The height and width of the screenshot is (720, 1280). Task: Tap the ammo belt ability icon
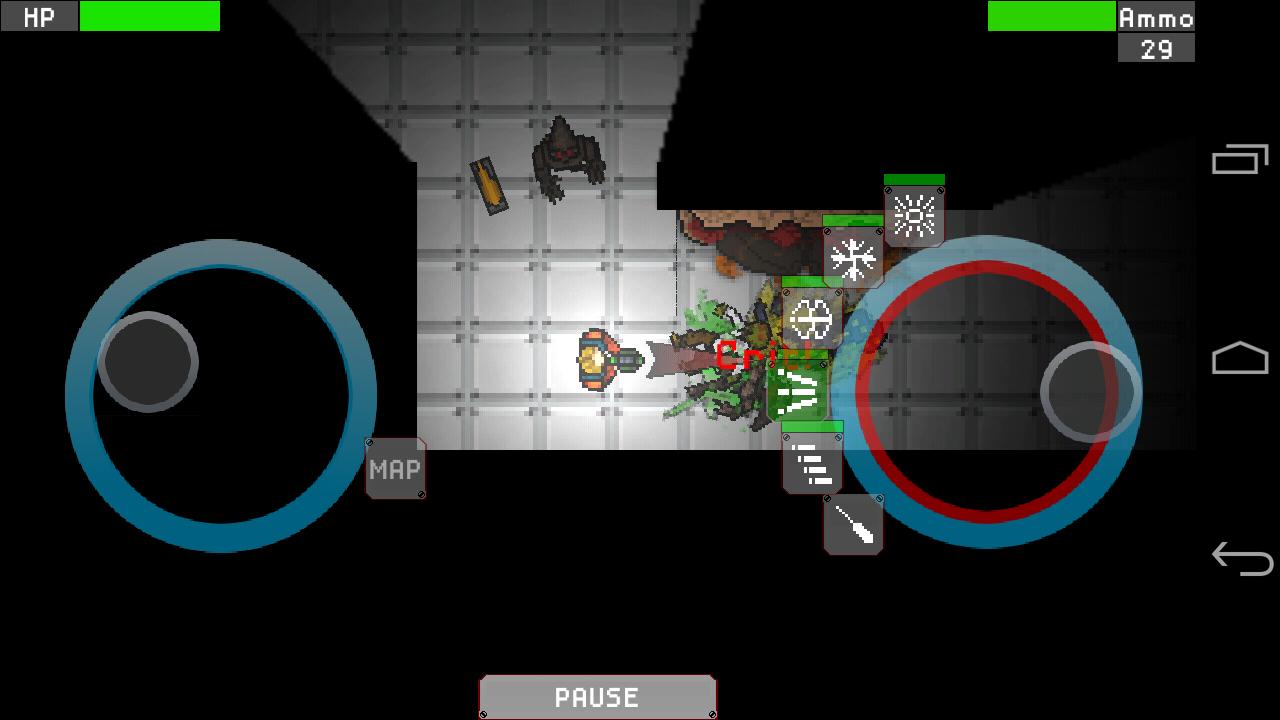(x=812, y=463)
